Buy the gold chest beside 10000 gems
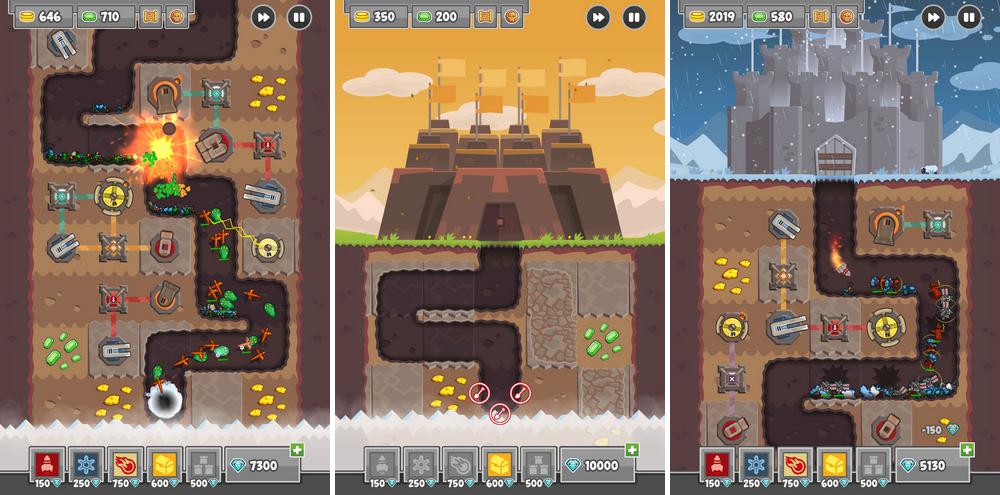This screenshot has width=1000, height=495. pos(499,464)
